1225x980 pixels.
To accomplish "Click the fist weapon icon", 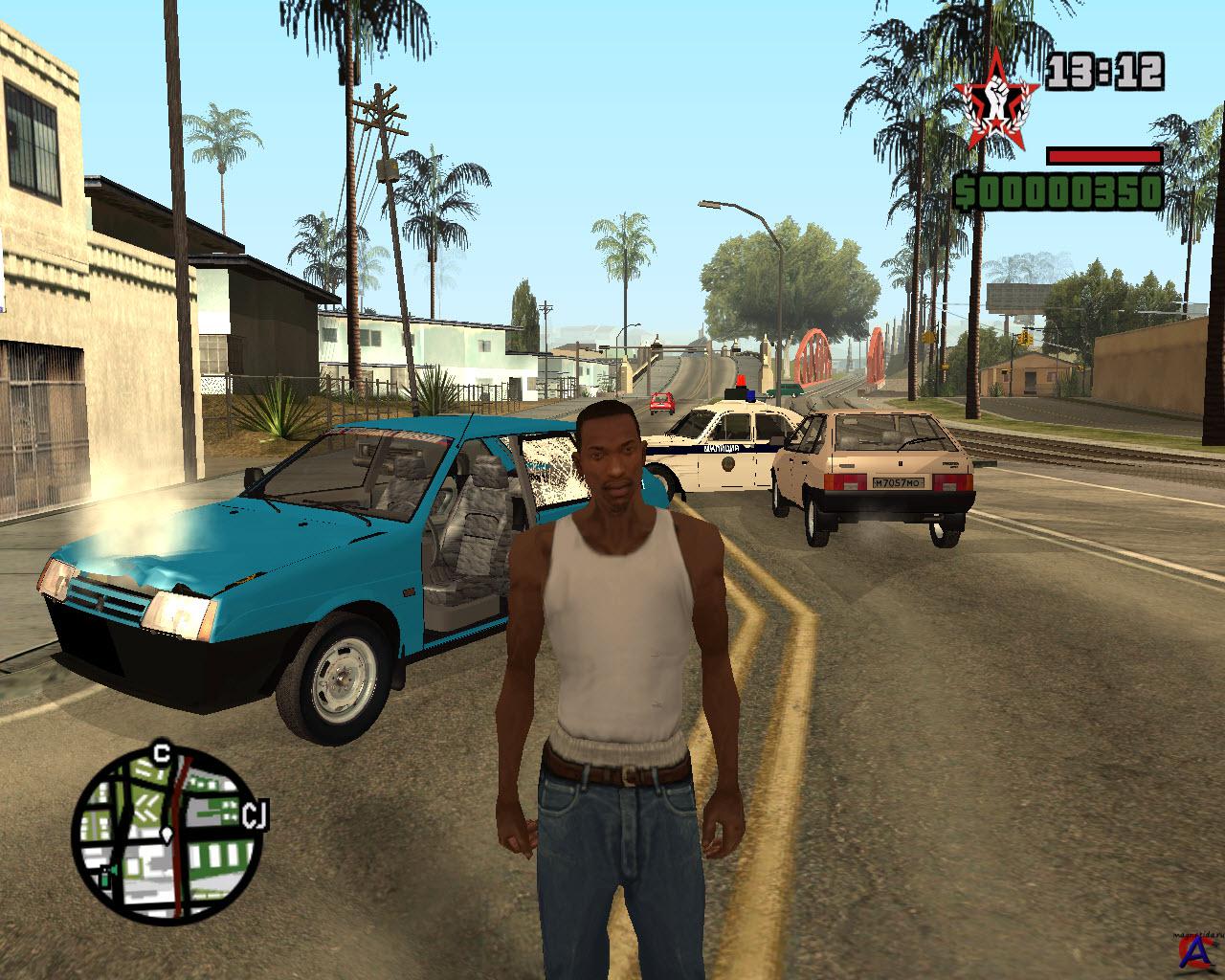I will click(x=996, y=100).
